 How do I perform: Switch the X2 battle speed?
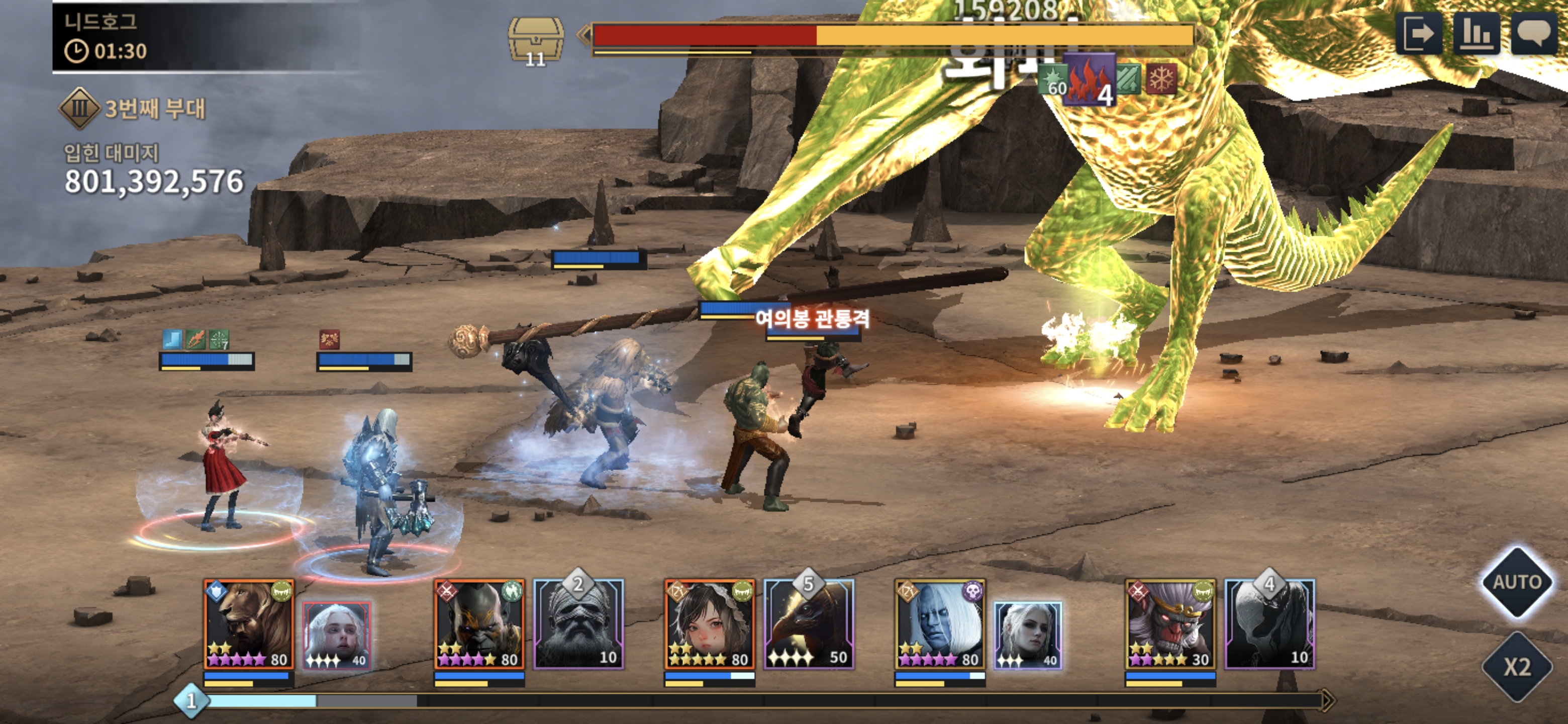pyautogui.click(x=1516, y=667)
